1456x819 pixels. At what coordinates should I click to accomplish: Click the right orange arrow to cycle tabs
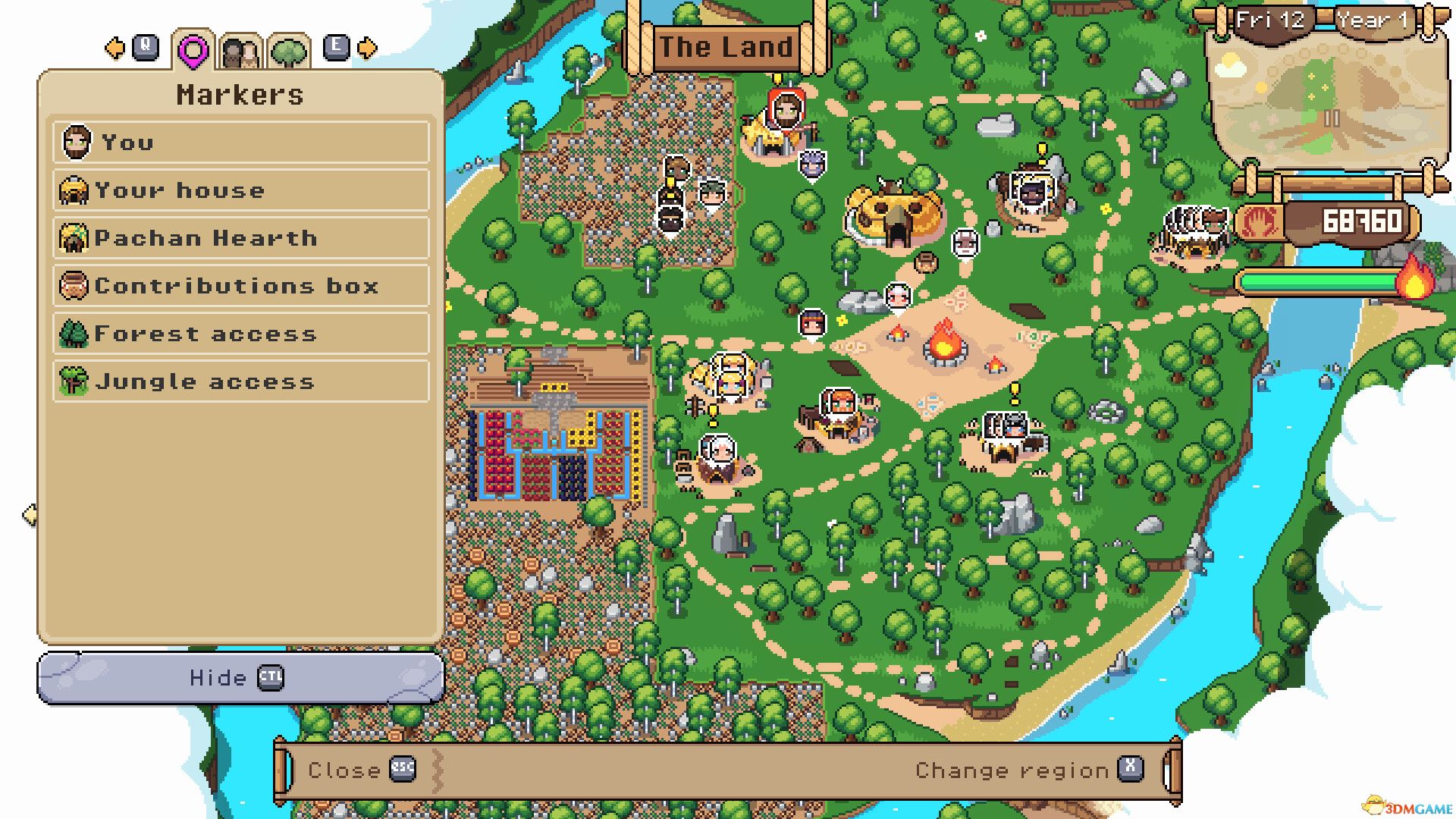click(x=367, y=48)
